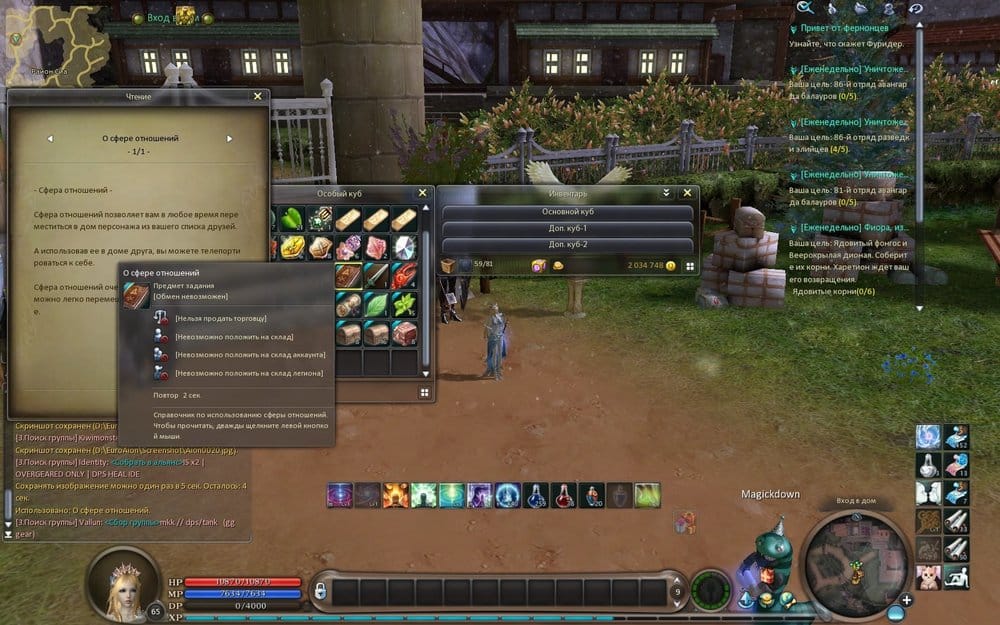Viewport: 1000px width, 625px height.
Task: Open the Доп. куб-2 section
Action: pos(567,245)
